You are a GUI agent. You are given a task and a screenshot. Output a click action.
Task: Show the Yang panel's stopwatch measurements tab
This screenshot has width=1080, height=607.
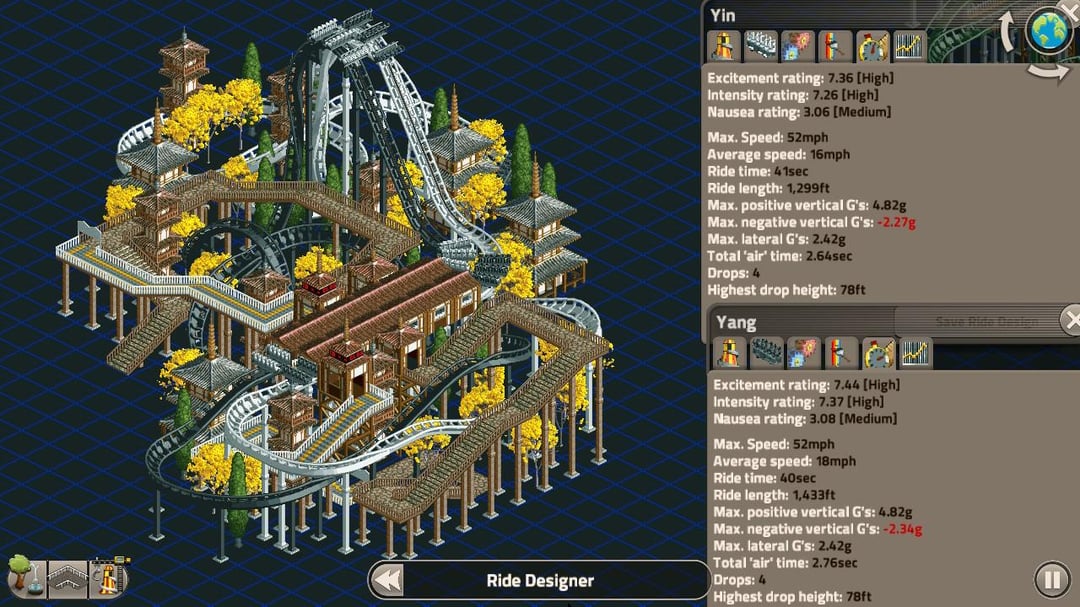pyautogui.click(x=877, y=353)
